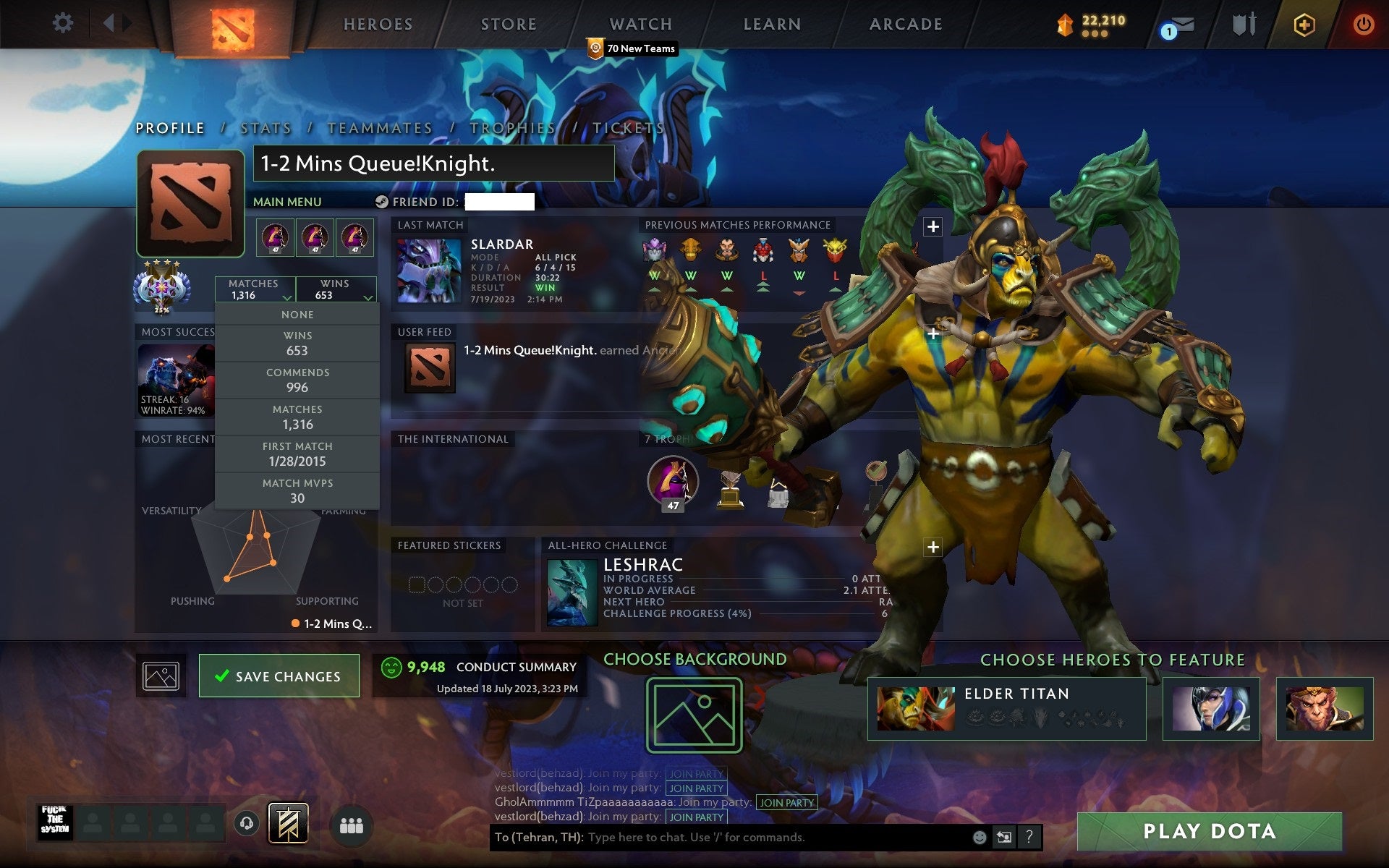The width and height of the screenshot is (1389, 868).
Task: Switch to the STATS tab
Action: pyautogui.click(x=265, y=127)
